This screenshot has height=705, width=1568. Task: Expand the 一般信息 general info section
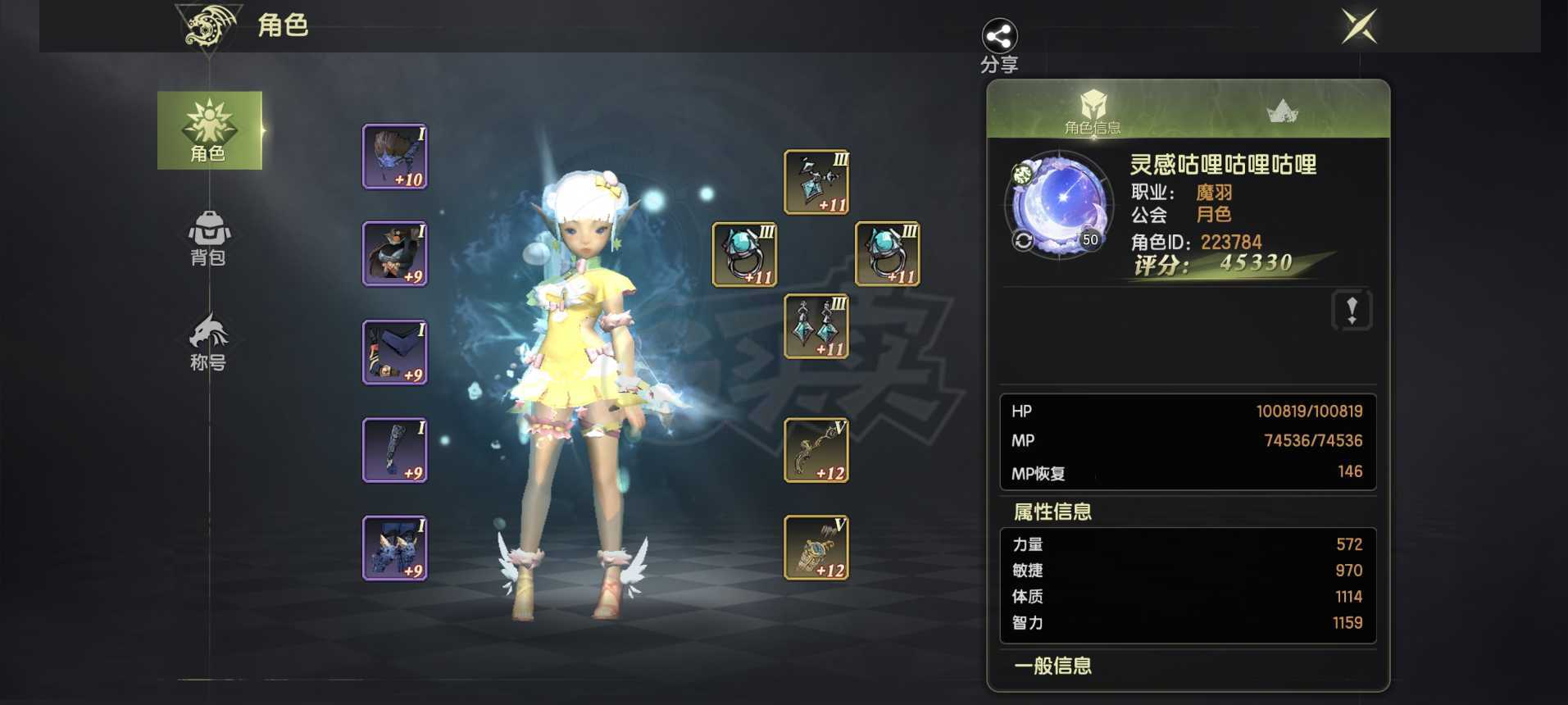1052,666
